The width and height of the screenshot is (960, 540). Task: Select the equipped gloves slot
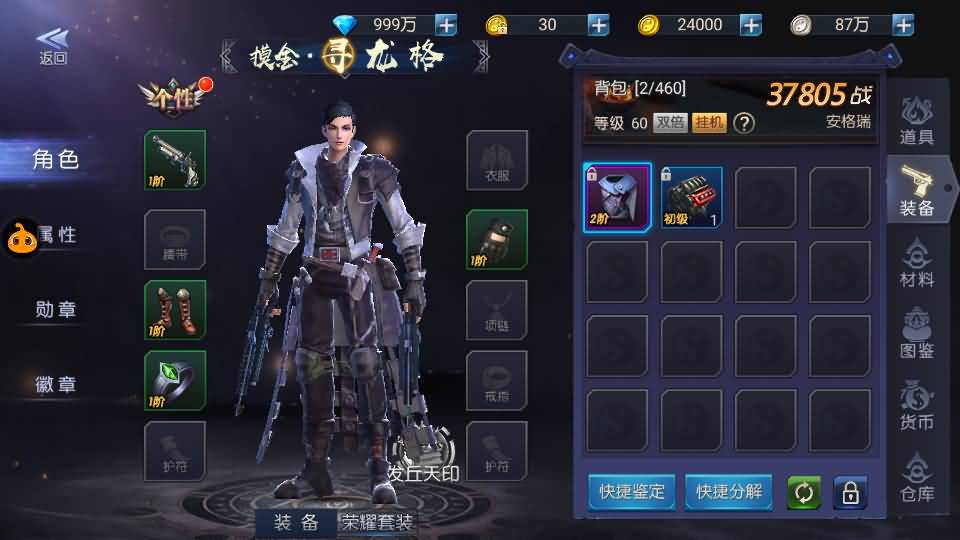497,240
